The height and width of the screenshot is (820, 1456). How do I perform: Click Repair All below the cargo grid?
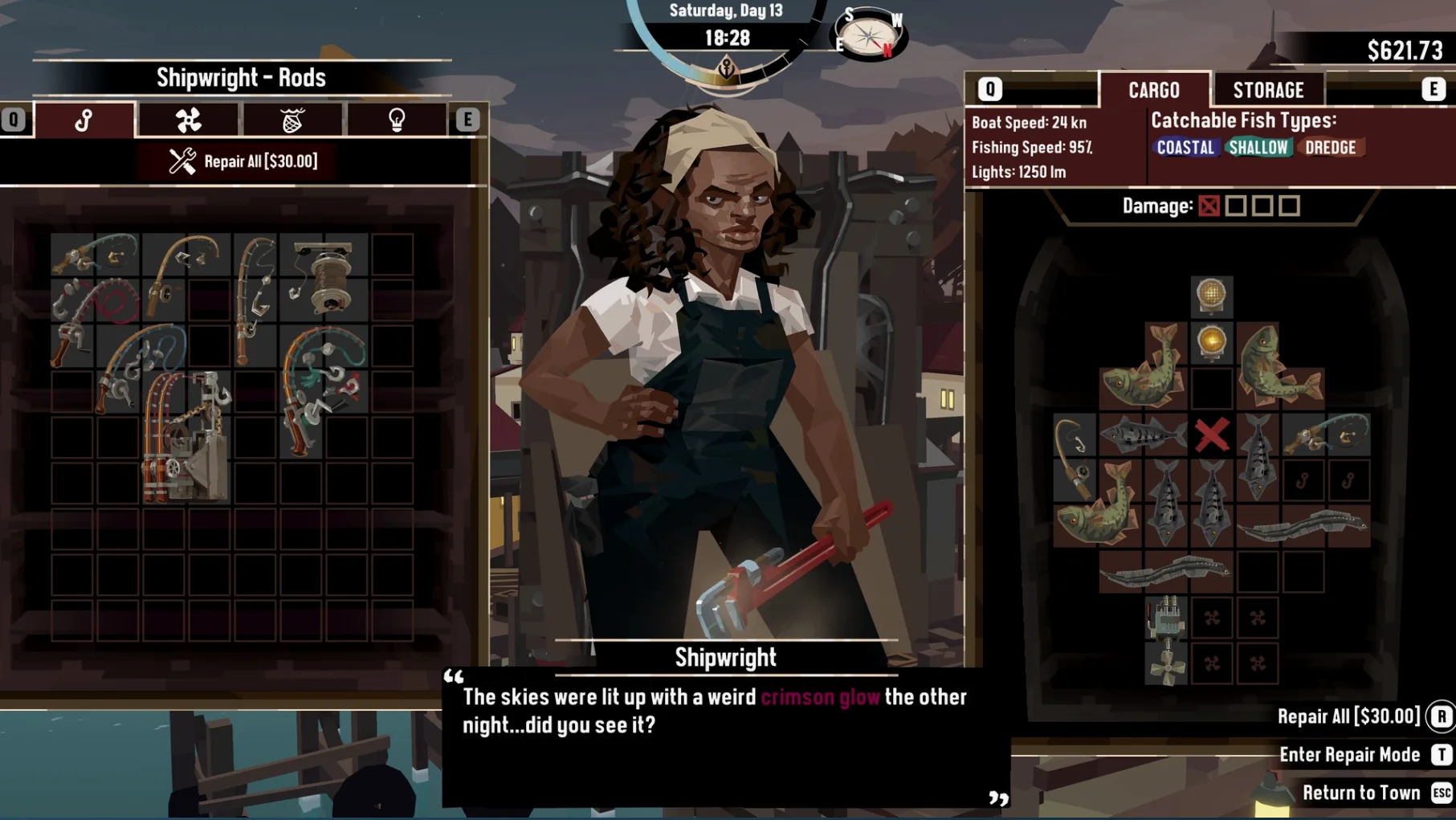click(x=1348, y=716)
